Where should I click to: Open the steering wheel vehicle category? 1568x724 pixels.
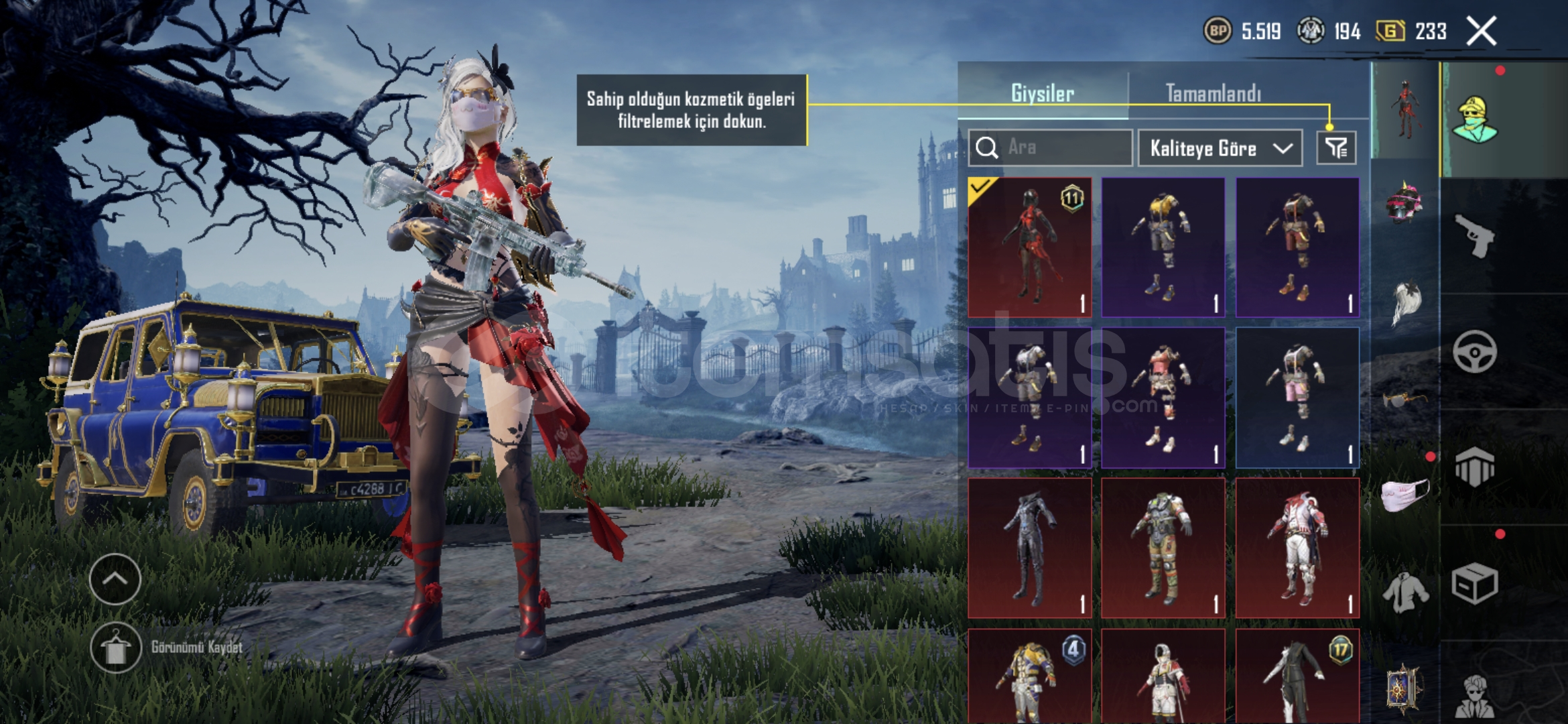click(1474, 351)
